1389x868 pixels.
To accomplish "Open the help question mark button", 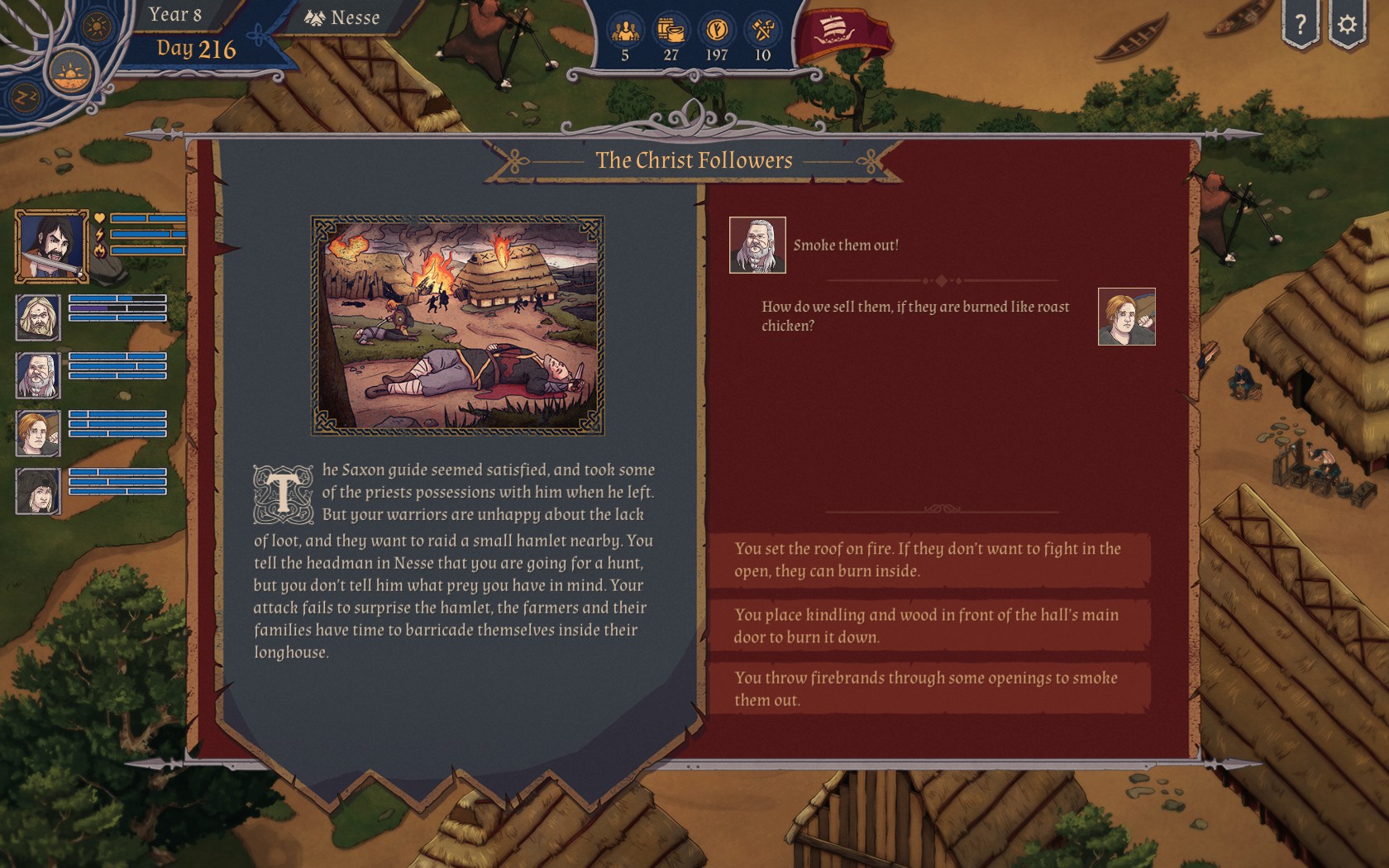I will (1301, 24).
